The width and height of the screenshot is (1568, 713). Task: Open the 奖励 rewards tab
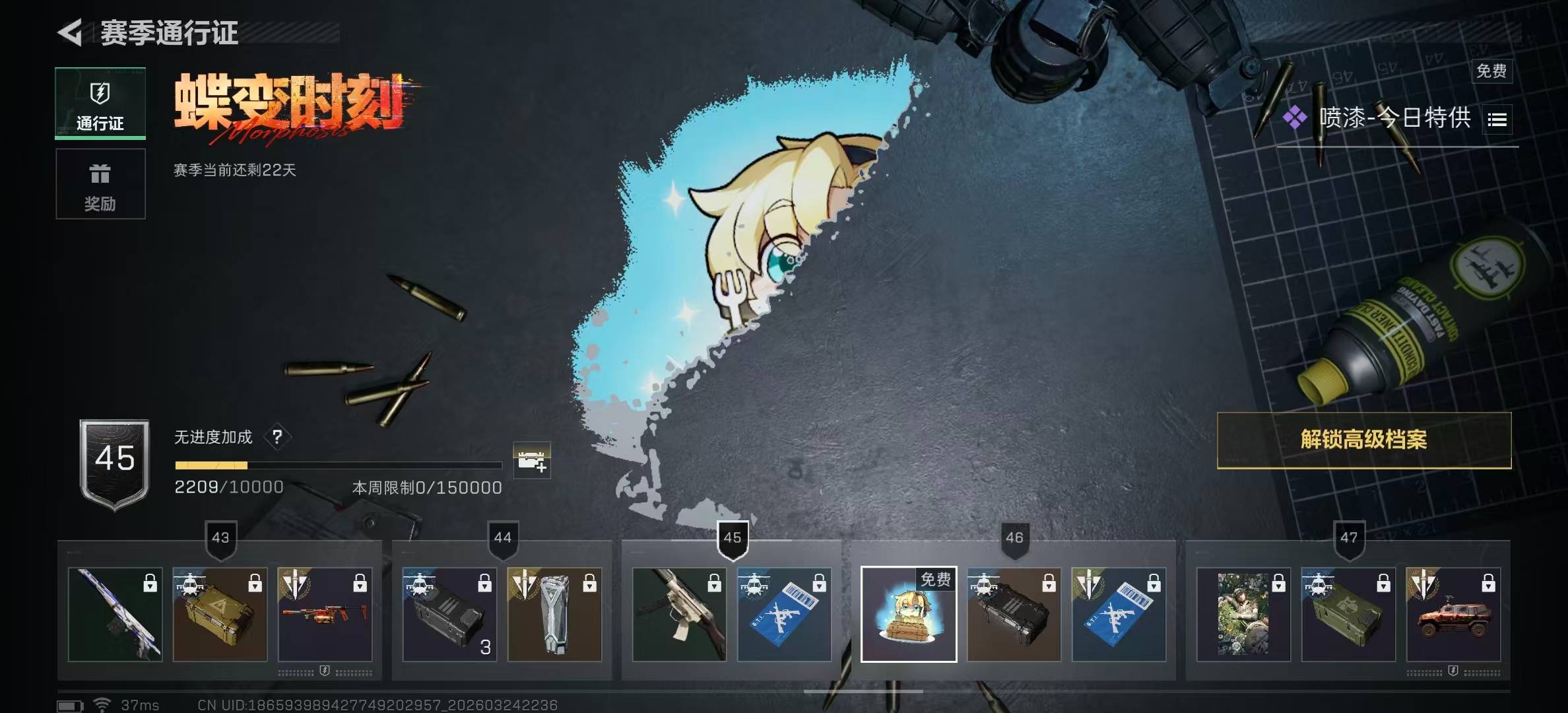(x=100, y=184)
